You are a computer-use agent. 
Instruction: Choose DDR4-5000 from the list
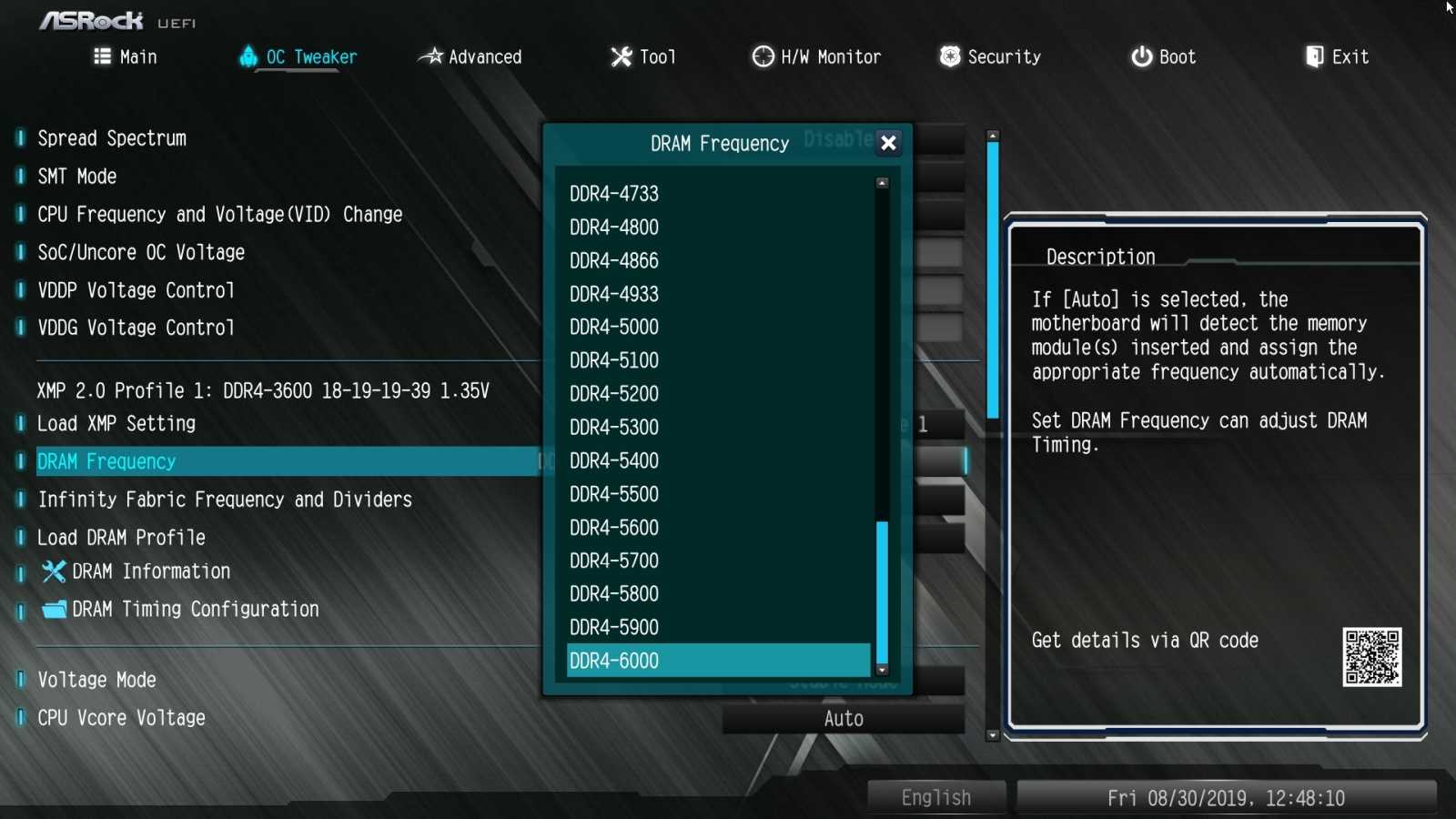pos(614,327)
